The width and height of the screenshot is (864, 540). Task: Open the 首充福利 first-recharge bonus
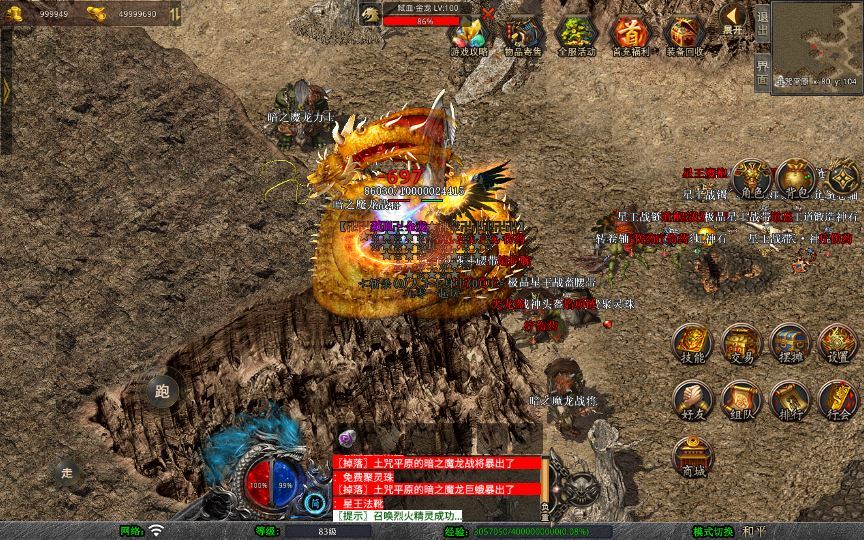[630, 36]
